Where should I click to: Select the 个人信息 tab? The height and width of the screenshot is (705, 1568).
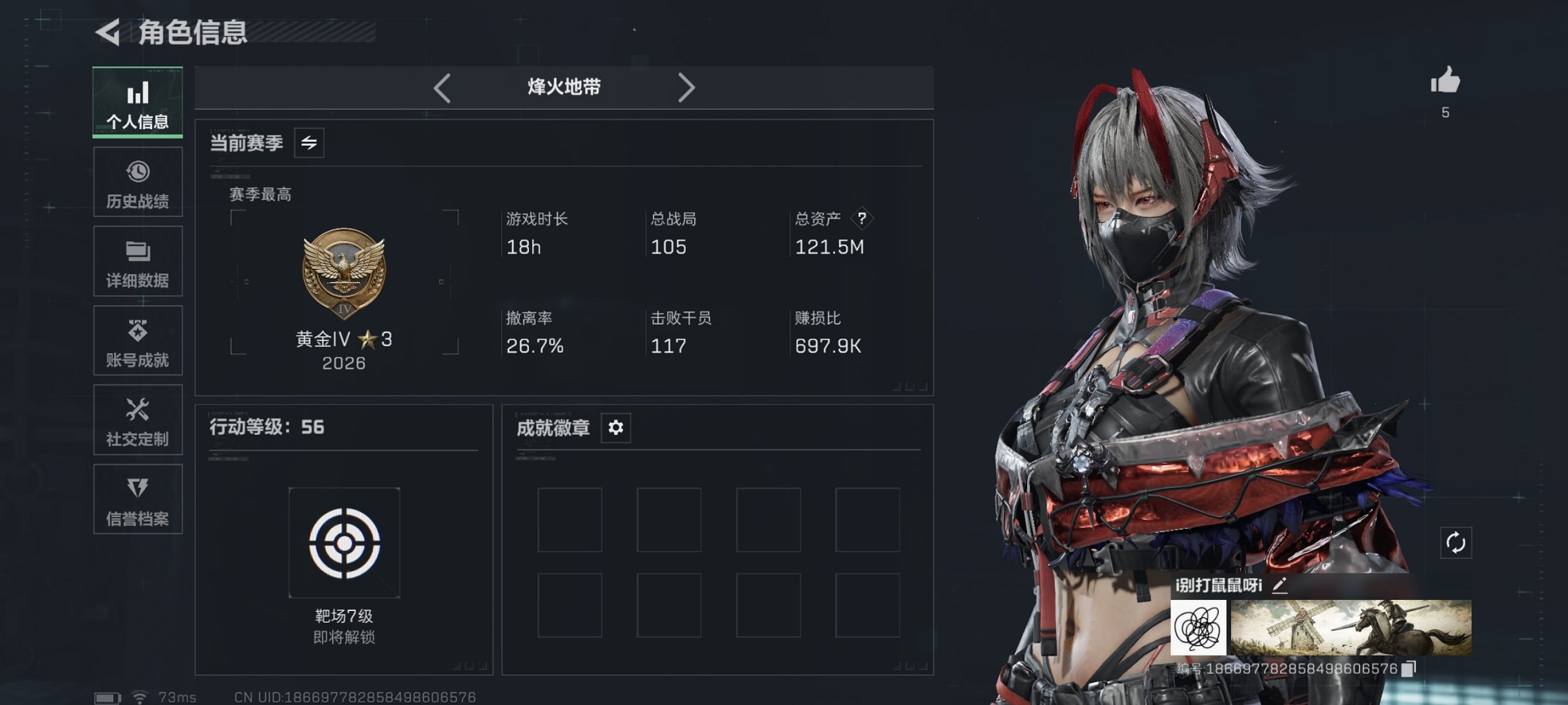point(137,101)
